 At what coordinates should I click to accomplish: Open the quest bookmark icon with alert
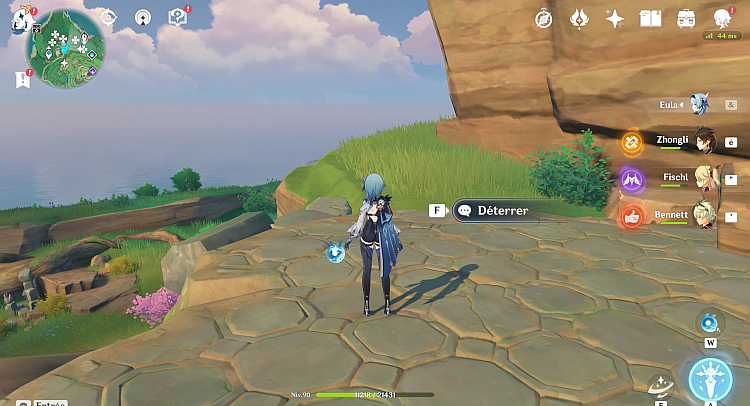(22, 78)
